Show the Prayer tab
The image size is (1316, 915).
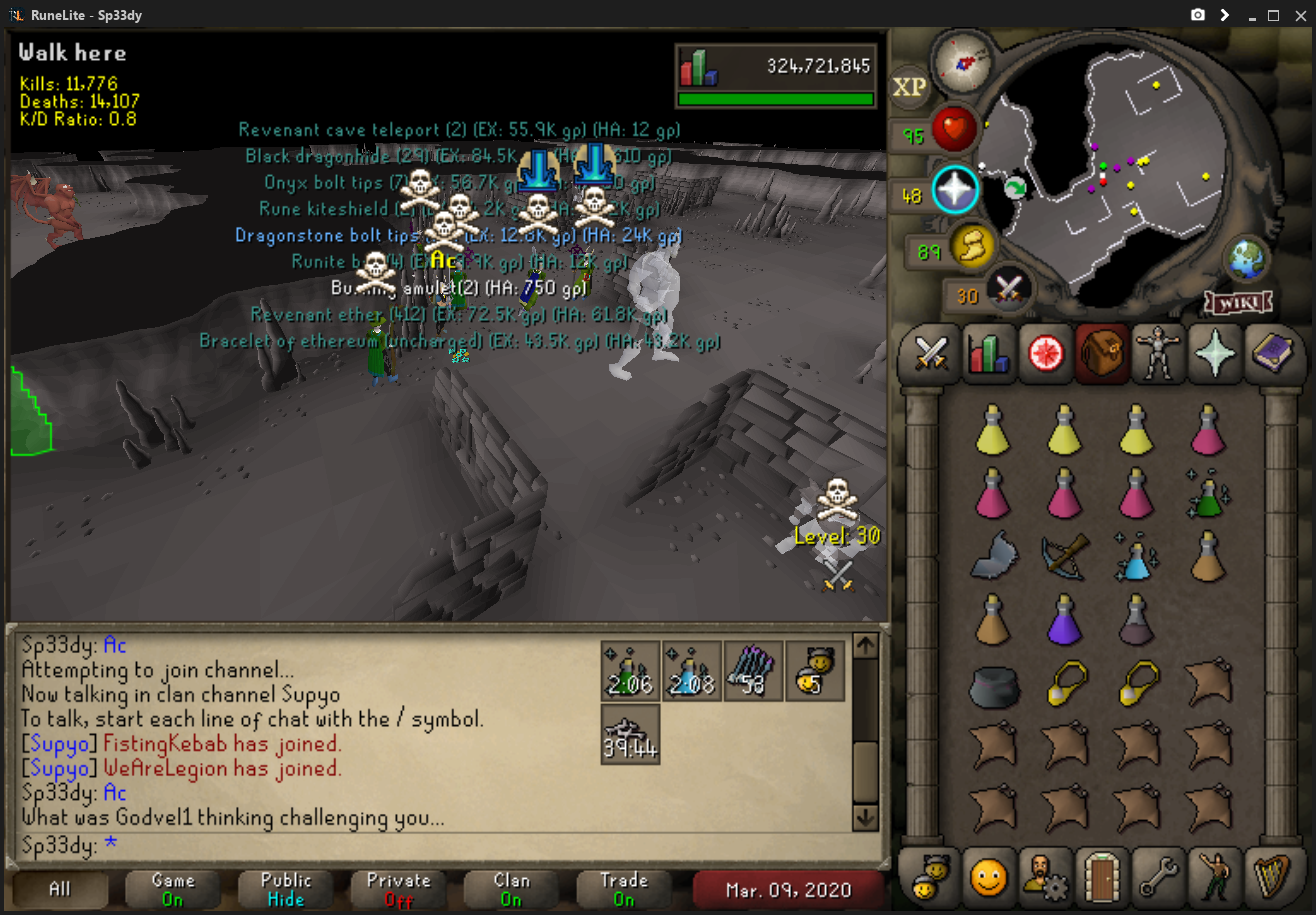pos(1213,353)
